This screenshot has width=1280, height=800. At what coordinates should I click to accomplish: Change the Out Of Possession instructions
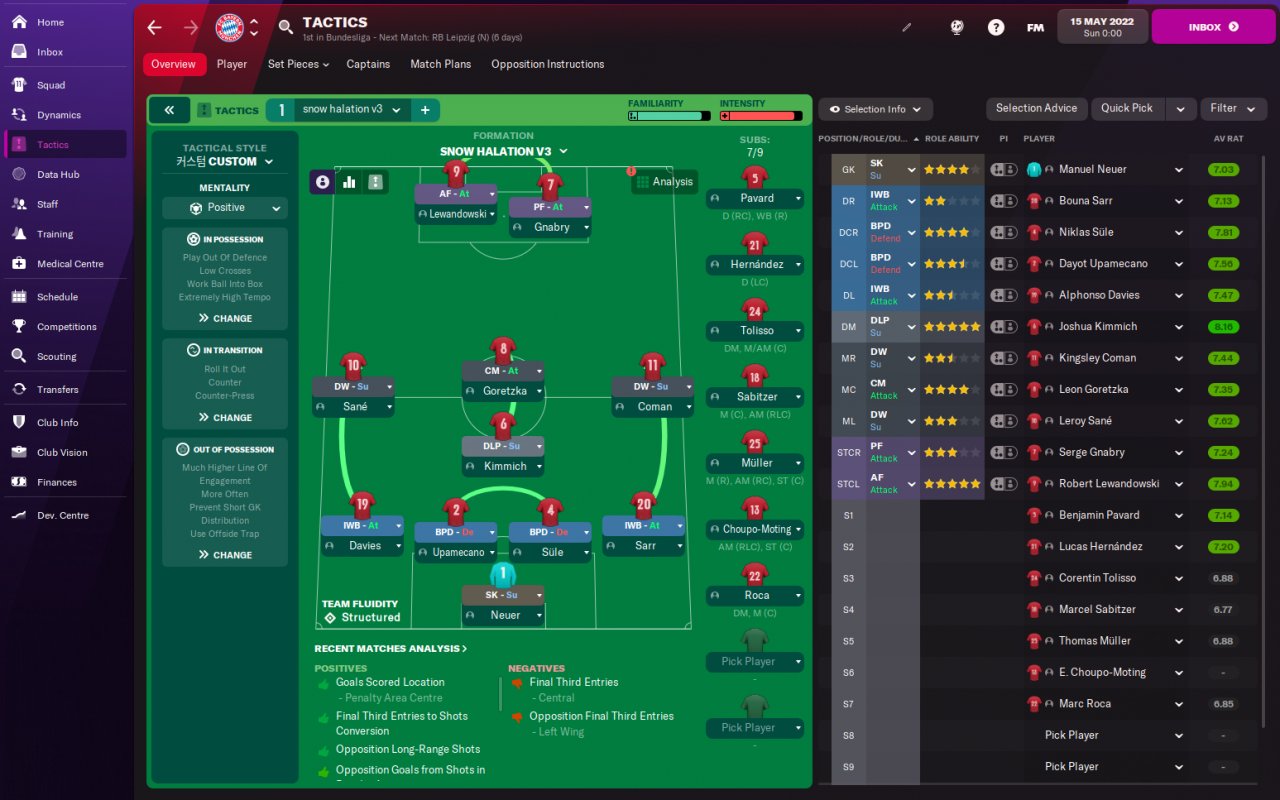(x=225, y=555)
